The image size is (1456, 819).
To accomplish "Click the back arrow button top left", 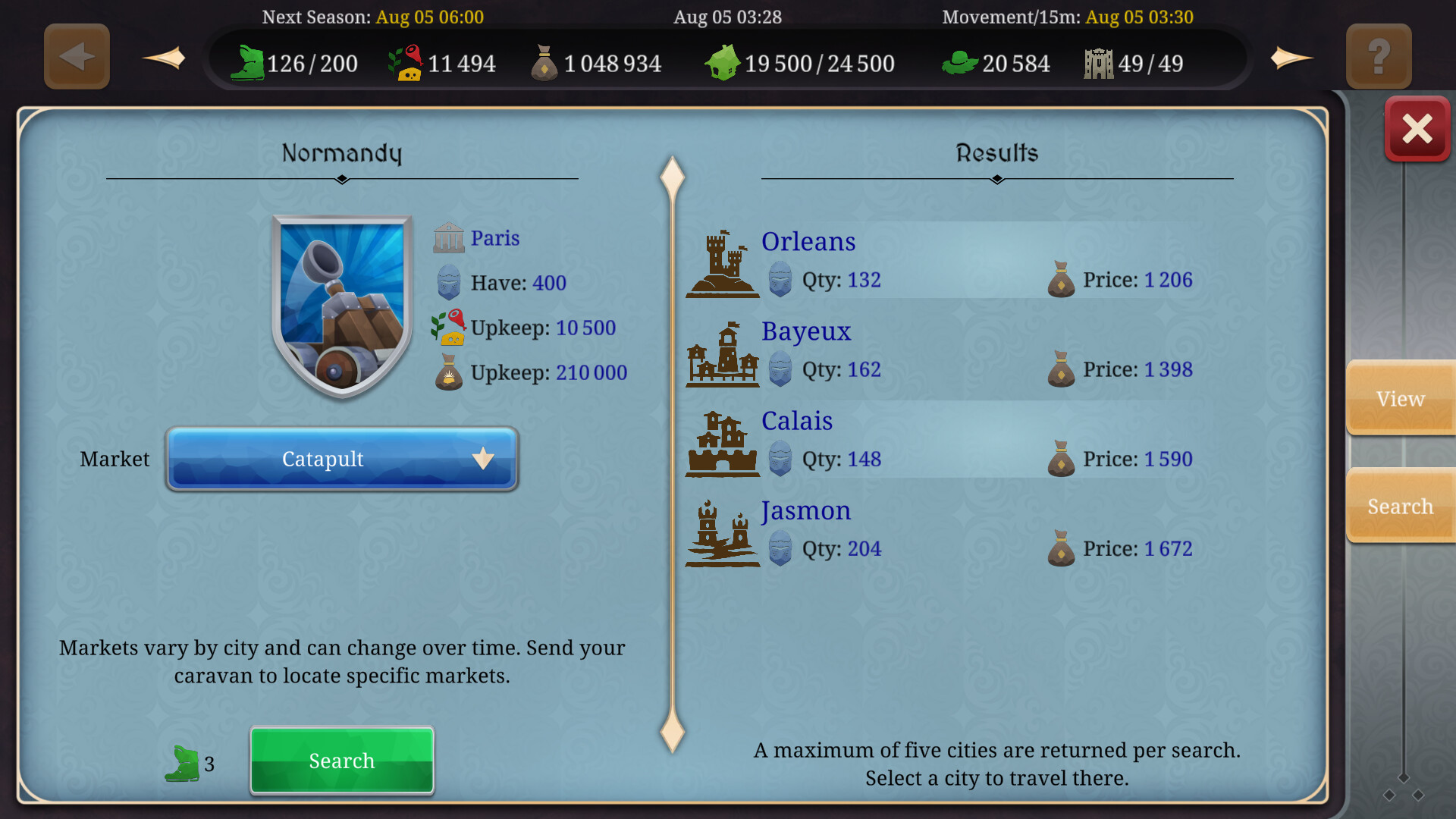I will pyautogui.click(x=76, y=55).
